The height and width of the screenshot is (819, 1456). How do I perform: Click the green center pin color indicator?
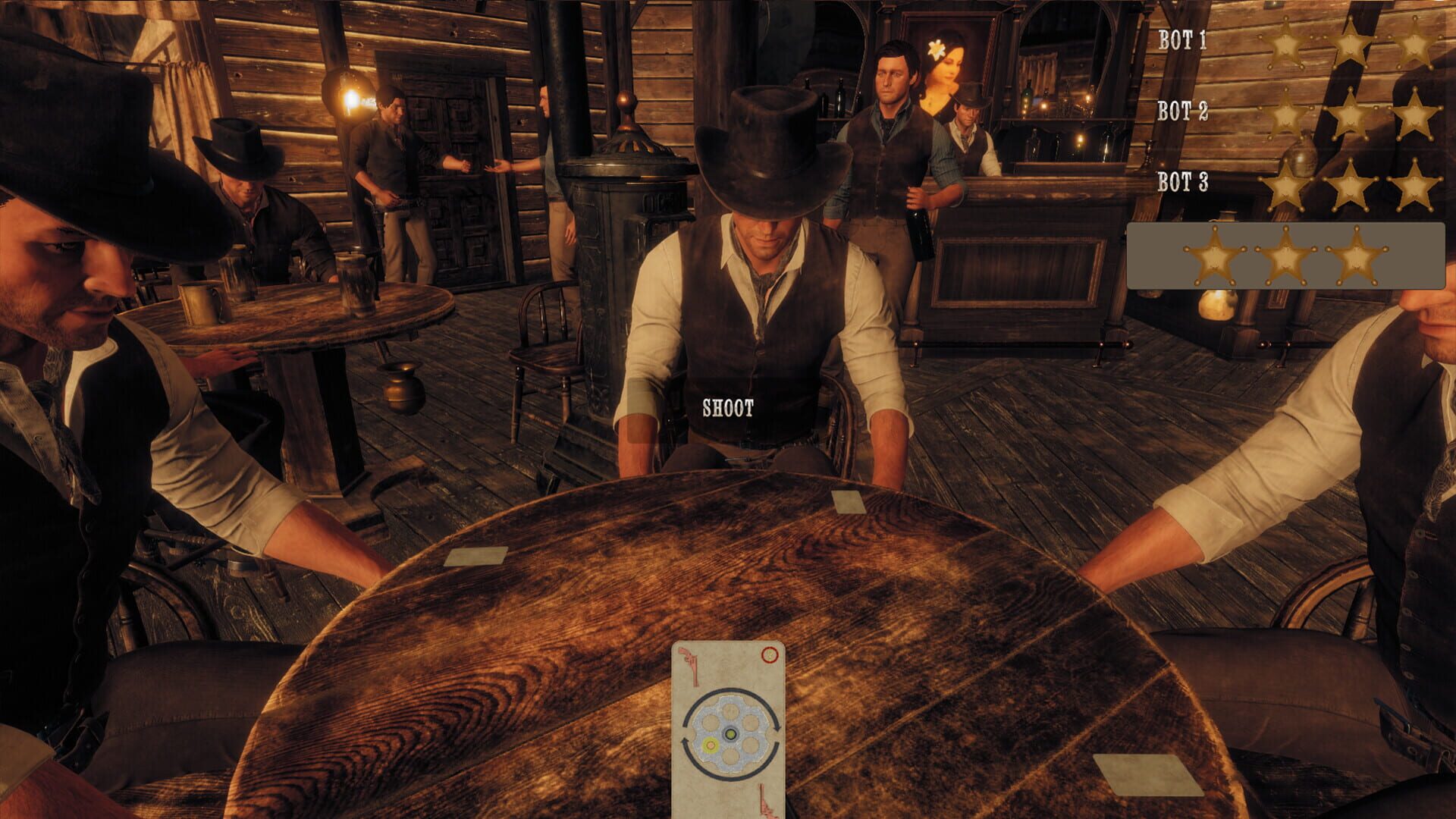point(730,734)
